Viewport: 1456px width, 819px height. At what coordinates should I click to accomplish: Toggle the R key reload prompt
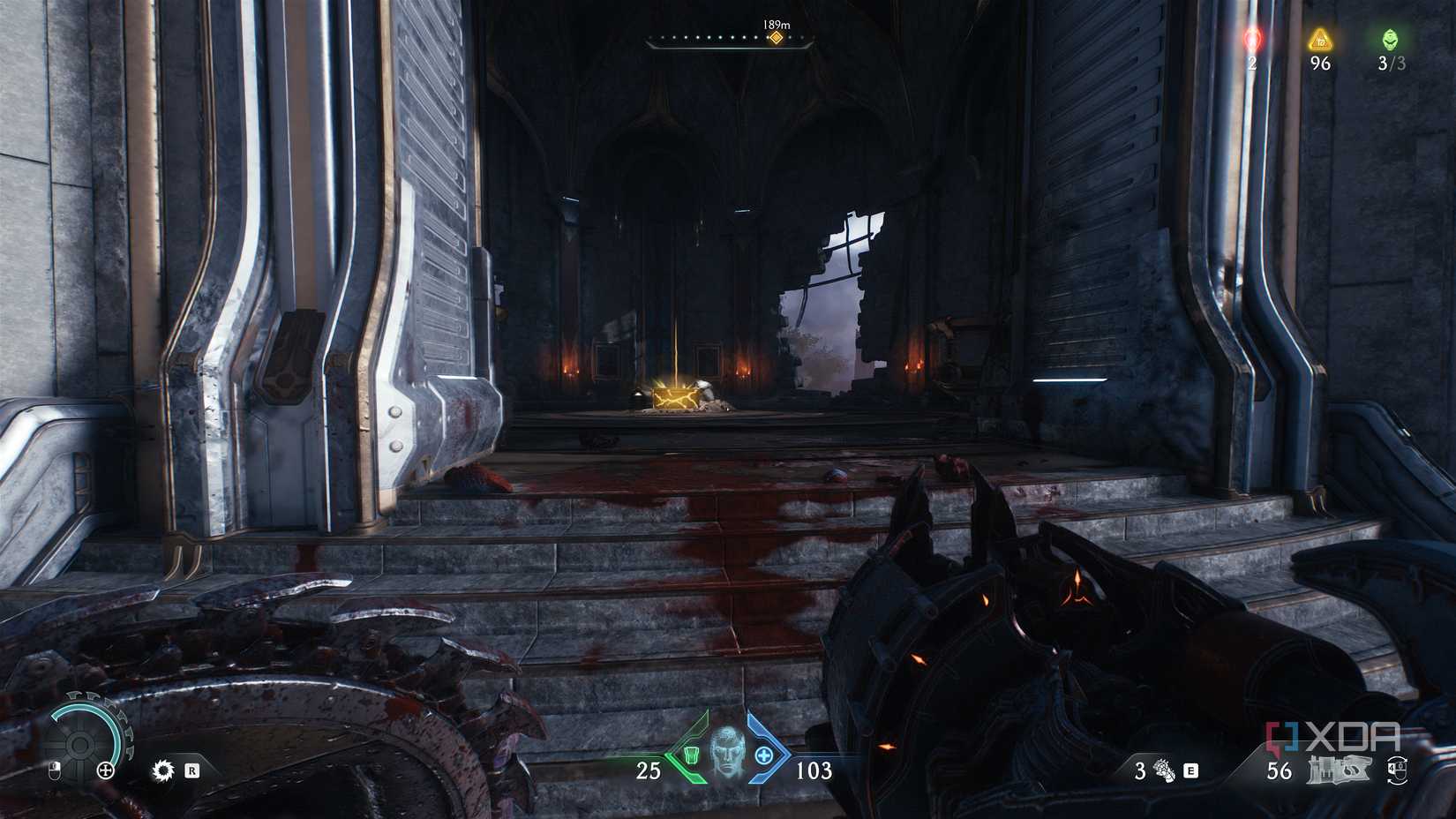[192, 770]
